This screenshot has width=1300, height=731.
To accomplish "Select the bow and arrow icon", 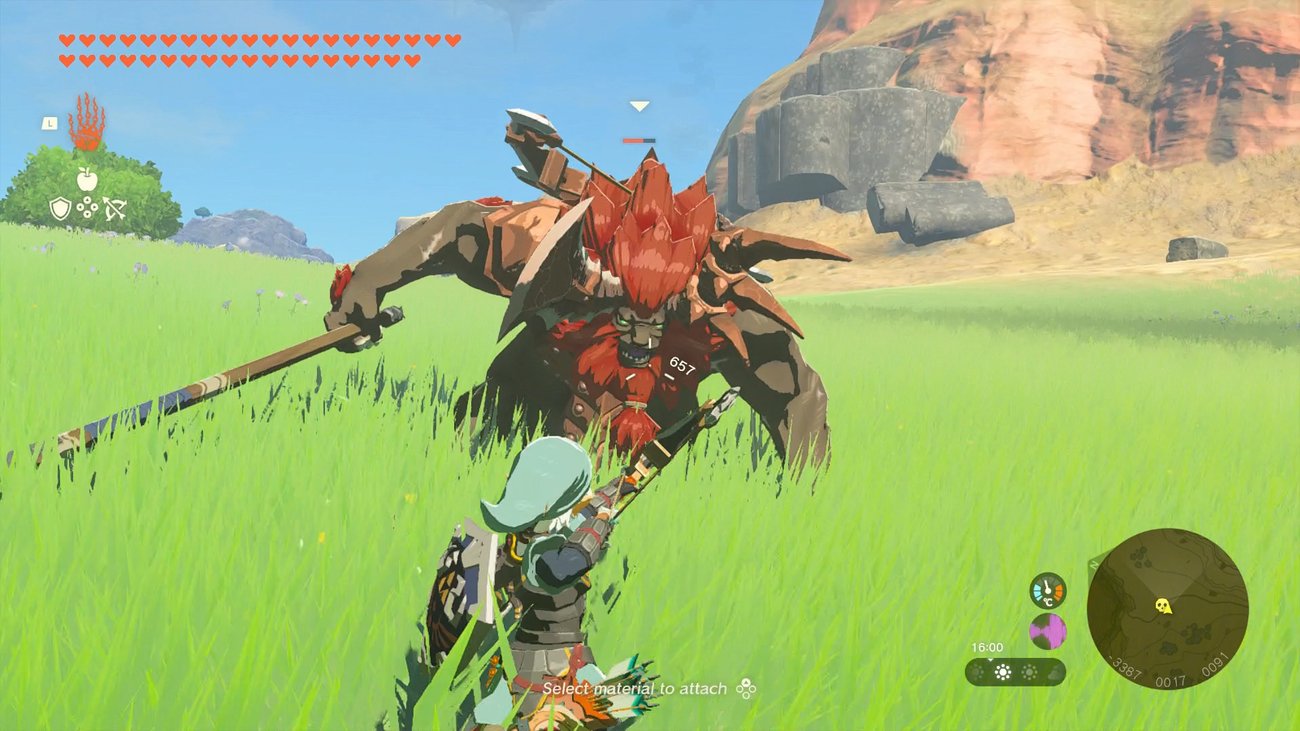I will click(115, 207).
